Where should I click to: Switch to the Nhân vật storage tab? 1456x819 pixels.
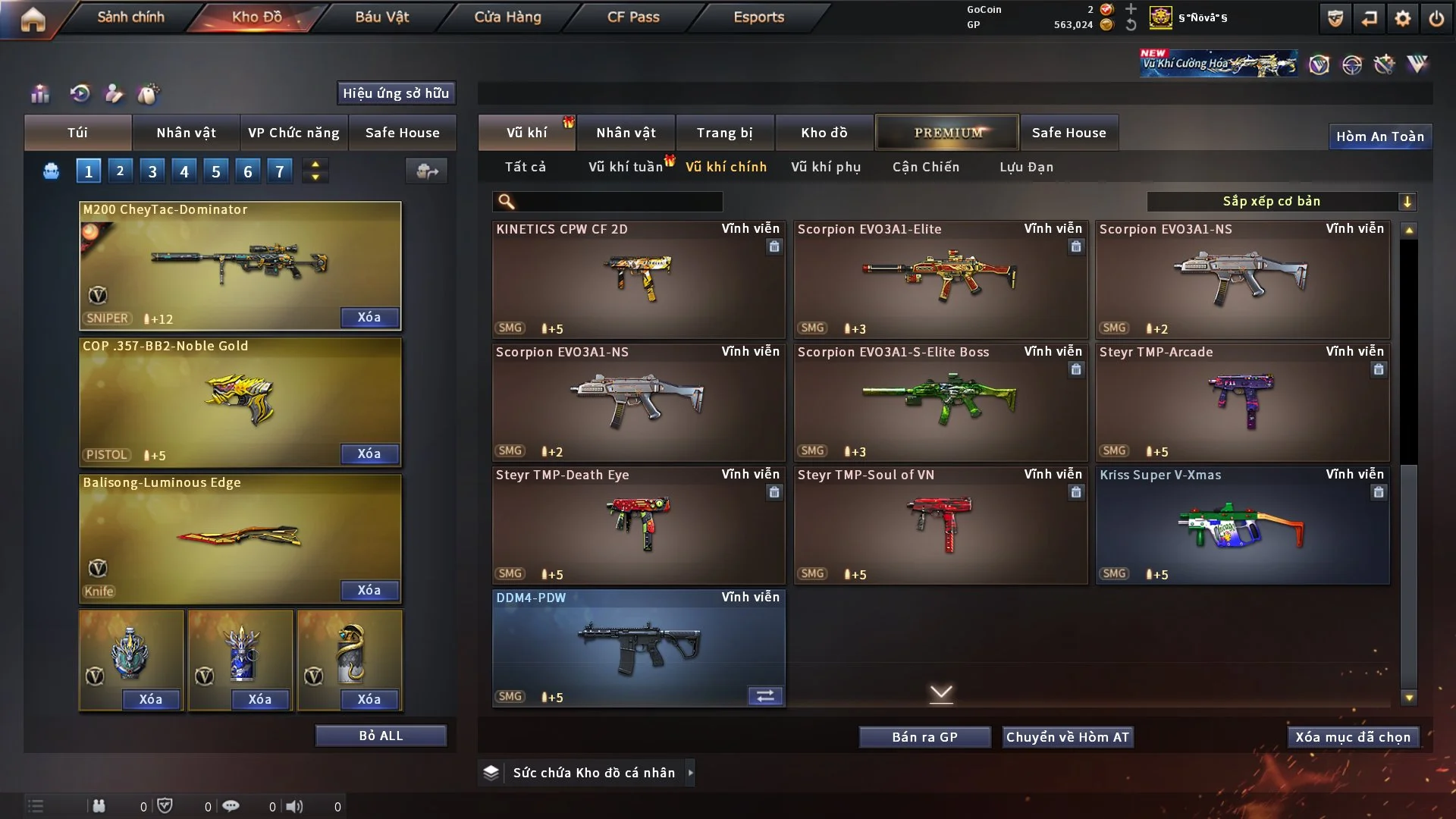pos(626,133)
